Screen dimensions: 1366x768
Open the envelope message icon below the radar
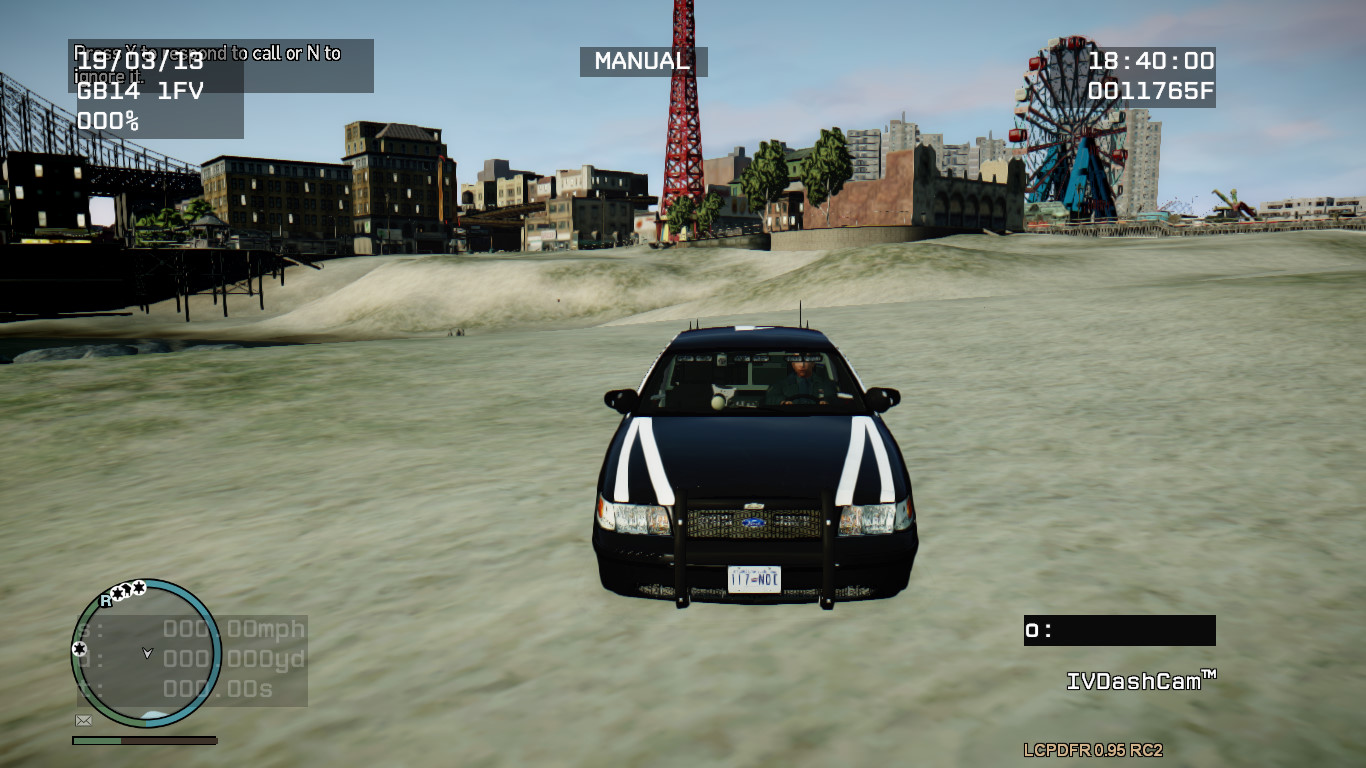[84, 720]
